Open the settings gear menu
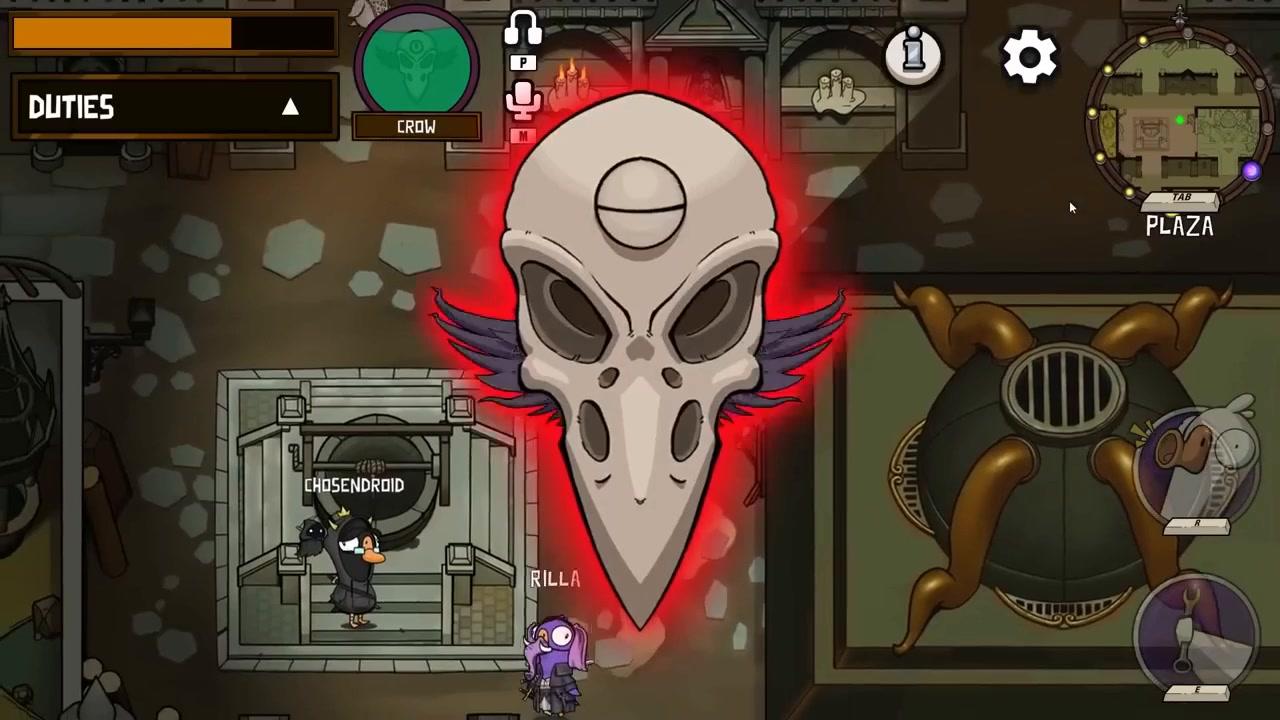Image resolution: width=1280 pixels, height=720 pixels. (1029, 57)
